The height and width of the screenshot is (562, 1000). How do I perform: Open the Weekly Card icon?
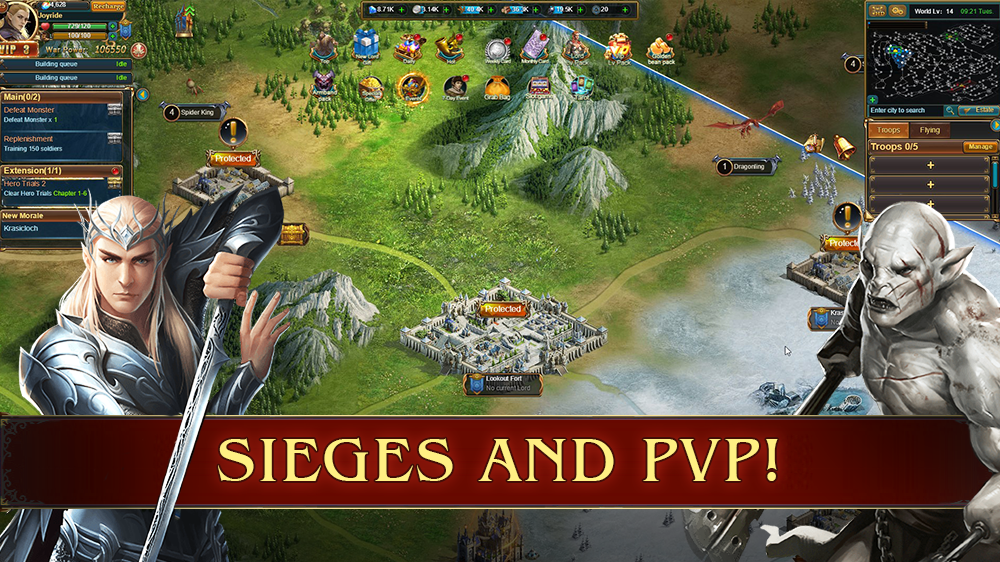[497, 49]
